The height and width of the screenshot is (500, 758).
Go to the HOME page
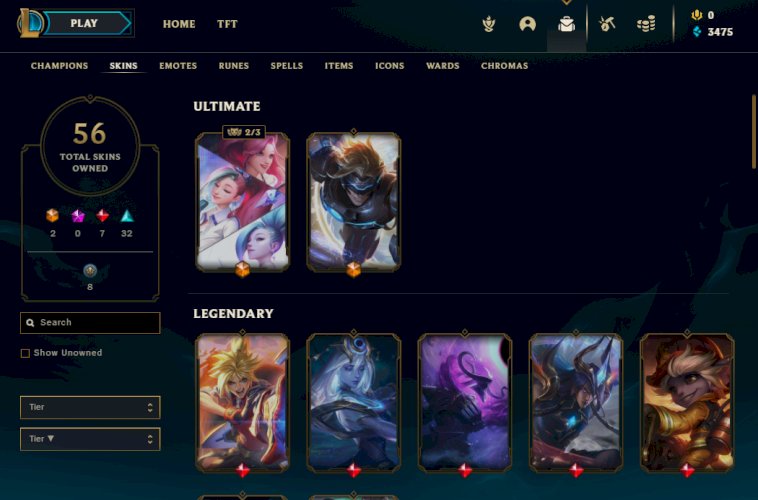pos(179,24)
